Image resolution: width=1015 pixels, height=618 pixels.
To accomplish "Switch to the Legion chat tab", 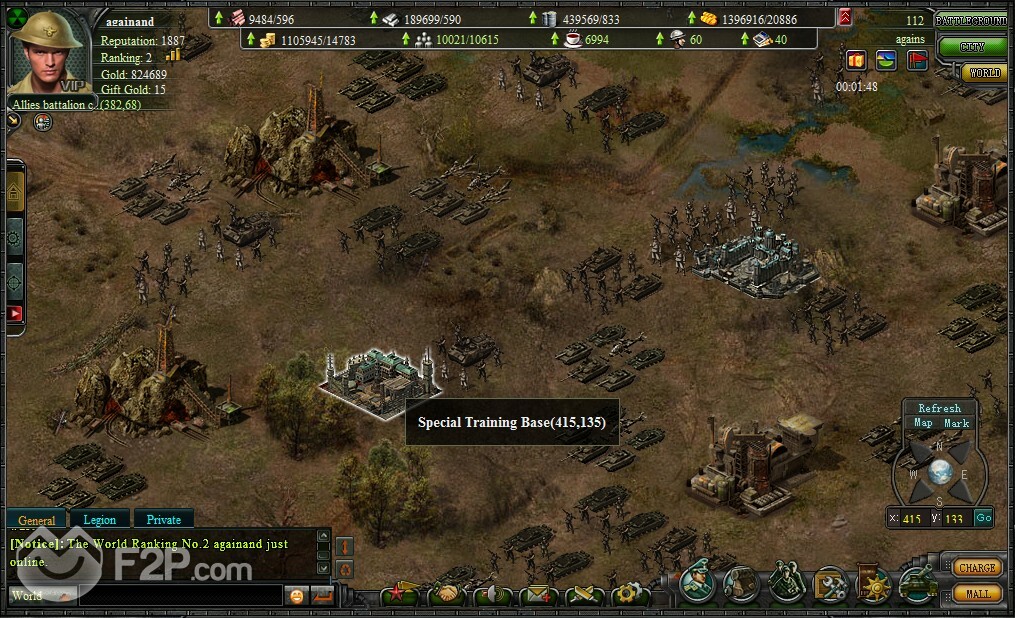I will point(99,520).
